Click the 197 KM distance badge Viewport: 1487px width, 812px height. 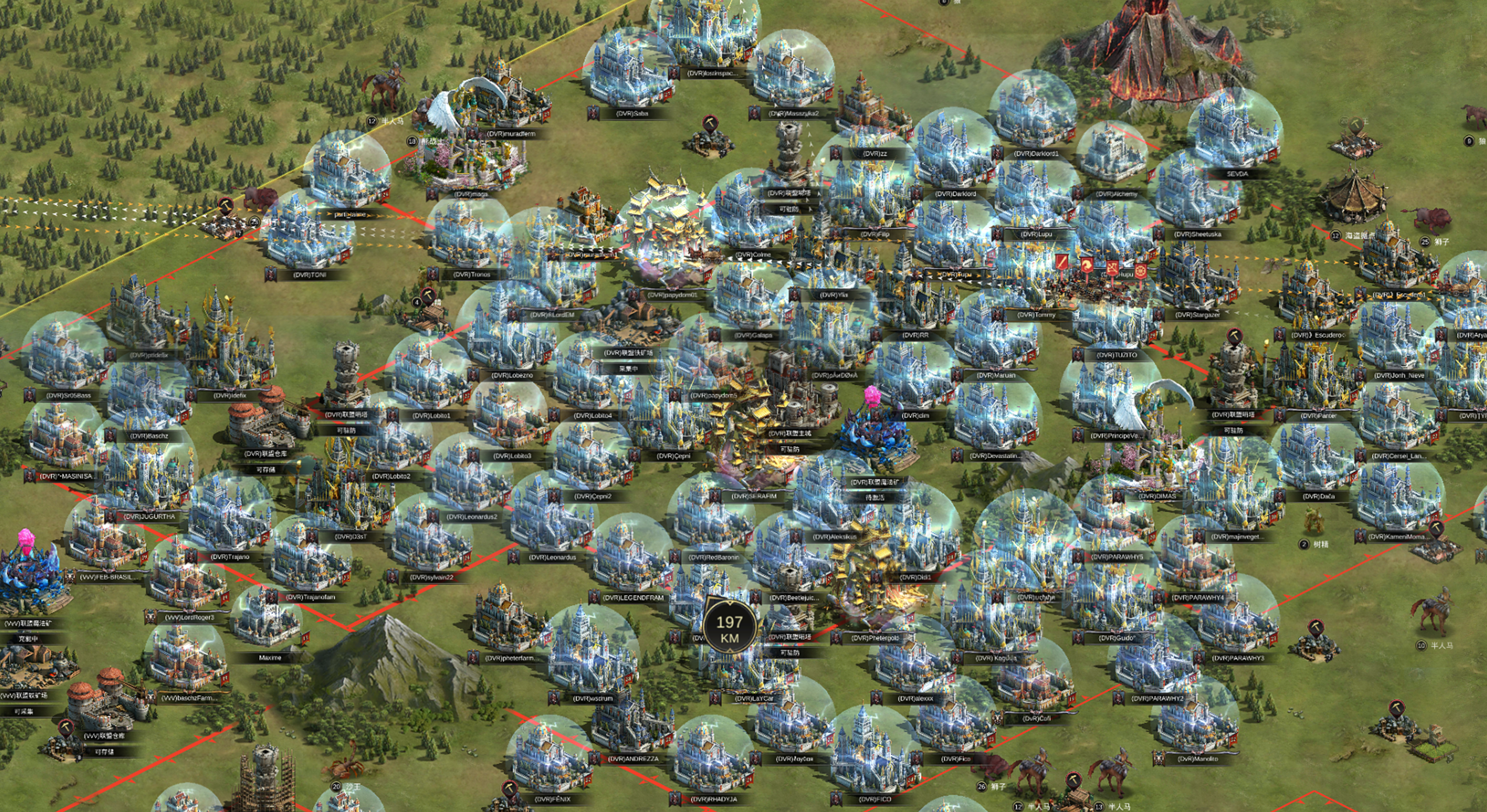pyautogui.click(x=730, y=629)
